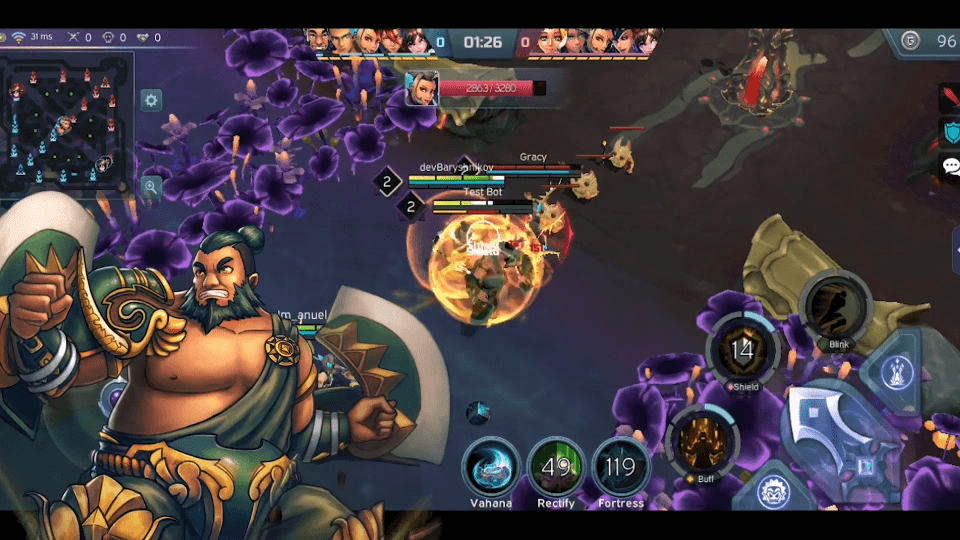Select the targeted enemy hero portrait
The width and height of the screenshot is (960, 540).
click(421, 88)
